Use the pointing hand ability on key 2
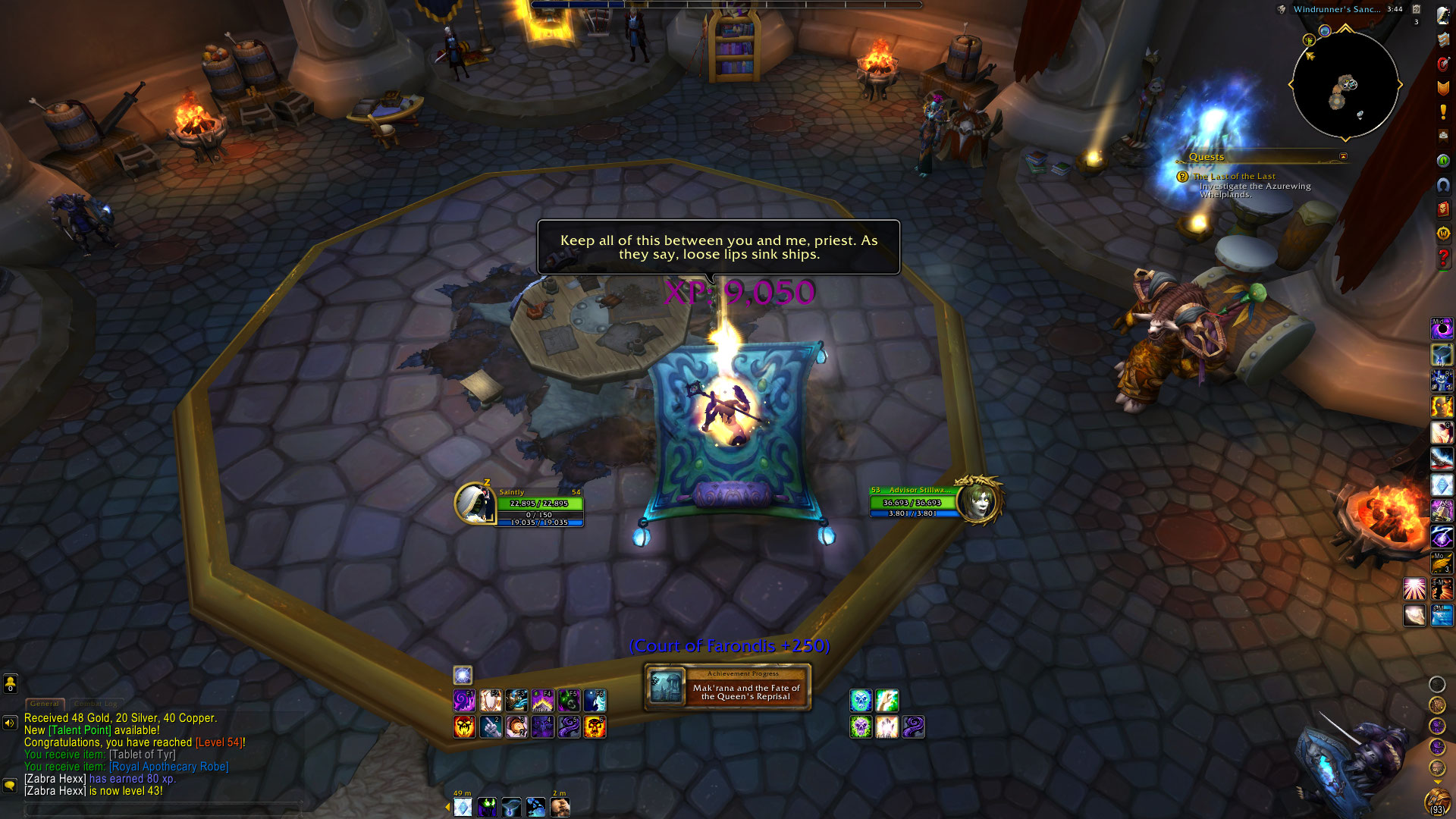Viewport: 1456px width, 819px height. 491,727
